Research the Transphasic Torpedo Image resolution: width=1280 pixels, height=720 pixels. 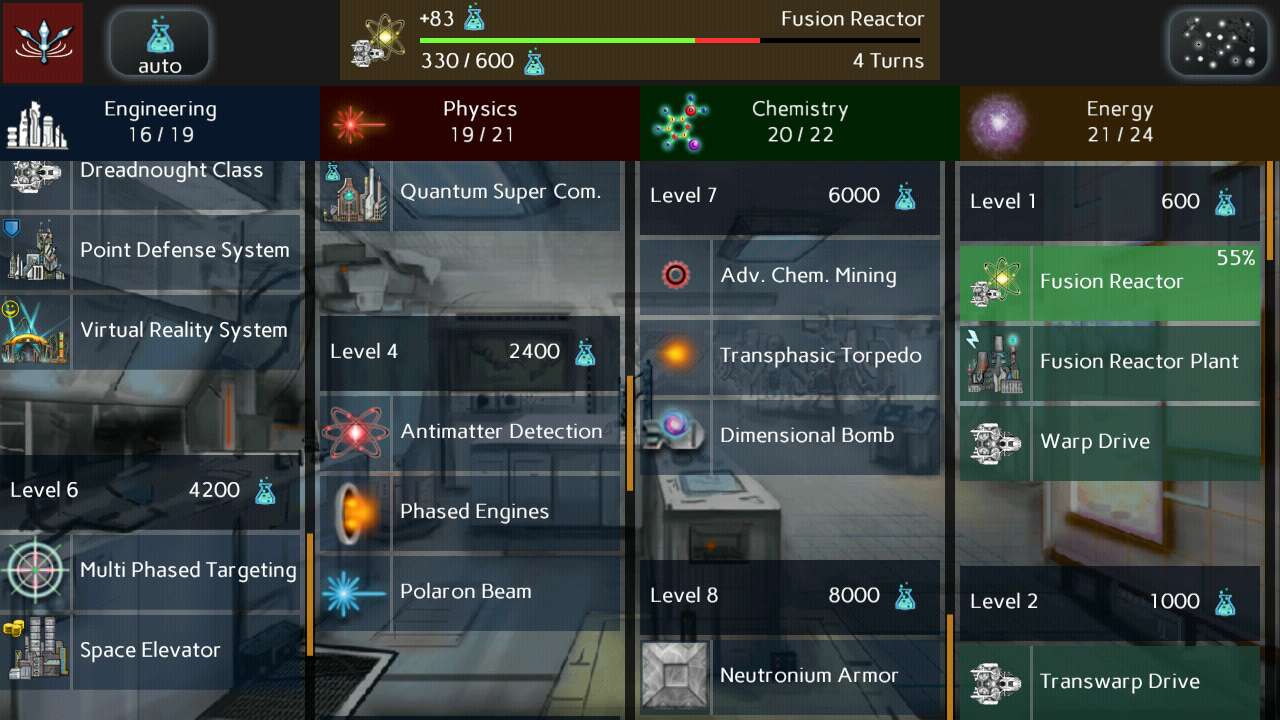pos(790,355)
